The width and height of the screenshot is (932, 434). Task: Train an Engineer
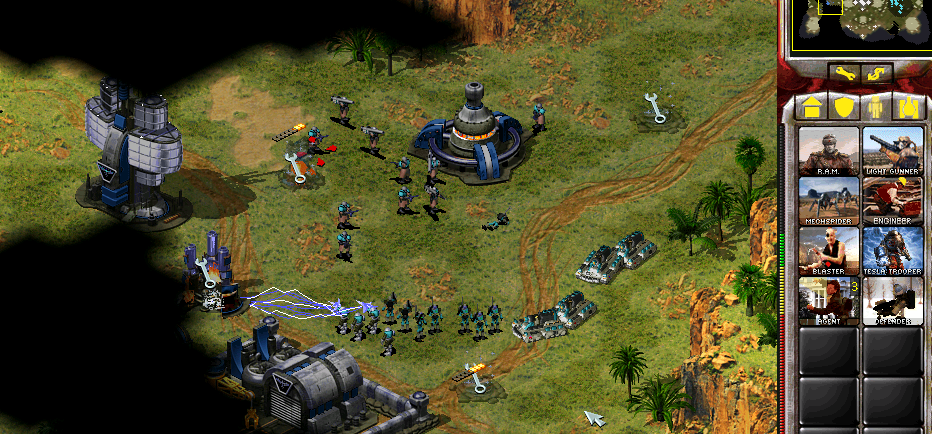pos(893,201)
